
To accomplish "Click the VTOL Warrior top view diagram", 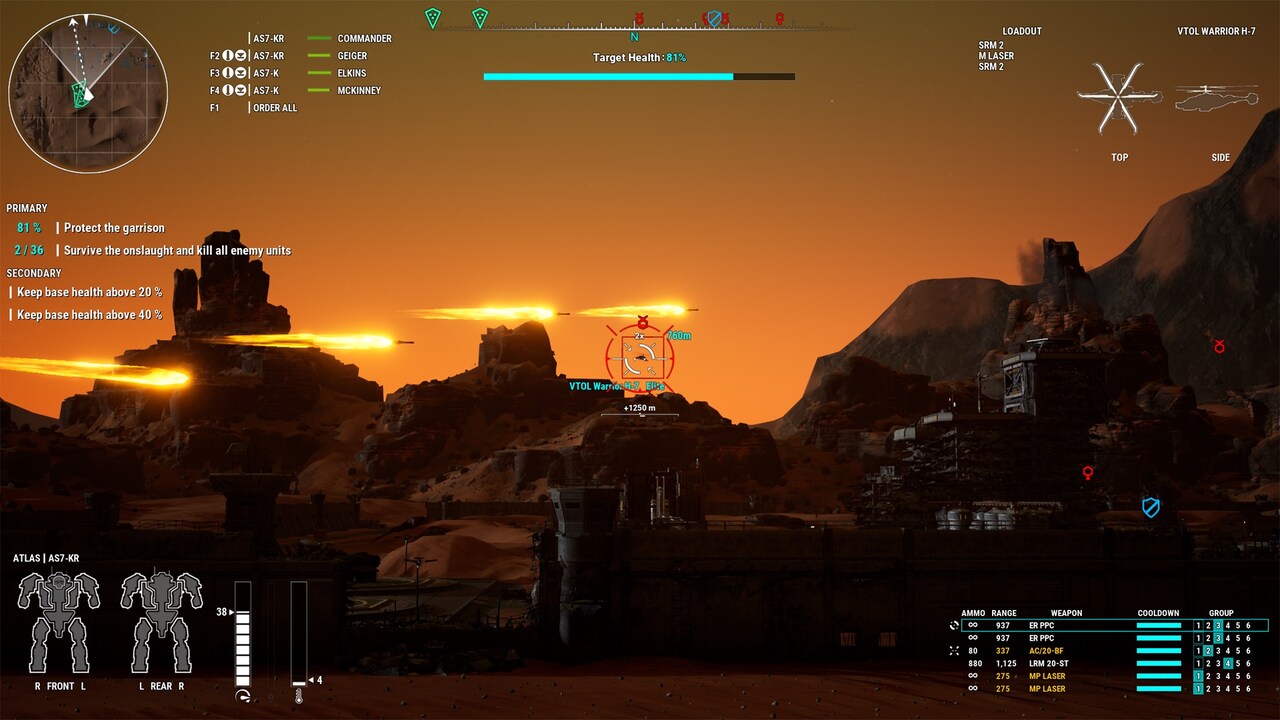I will 1119,98.
